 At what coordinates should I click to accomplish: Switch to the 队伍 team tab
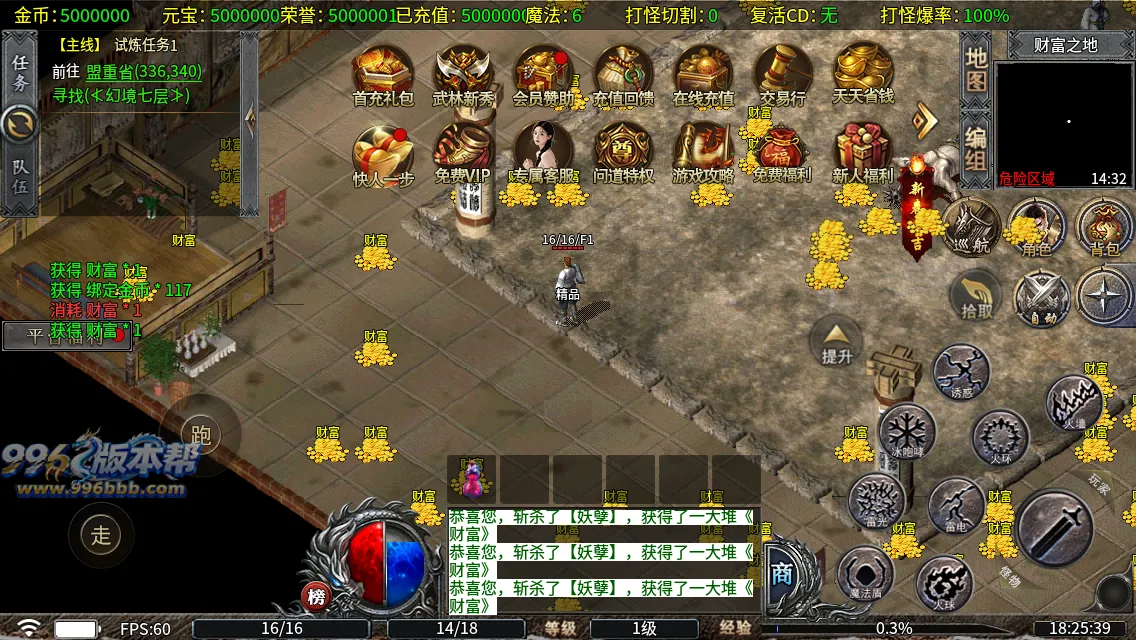point(20,177)
